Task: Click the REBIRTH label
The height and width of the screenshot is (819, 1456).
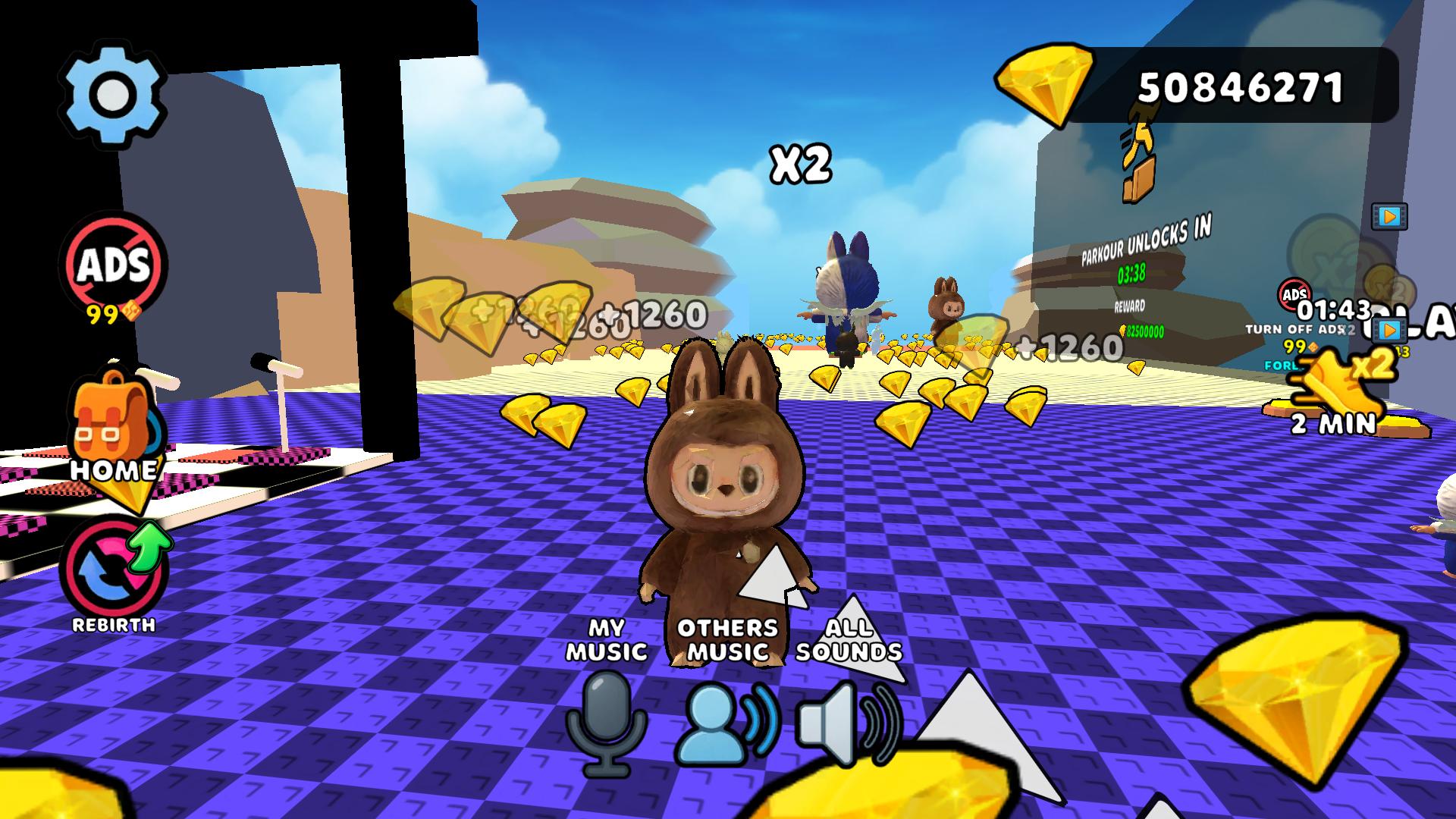Action: tap(114, 626)
